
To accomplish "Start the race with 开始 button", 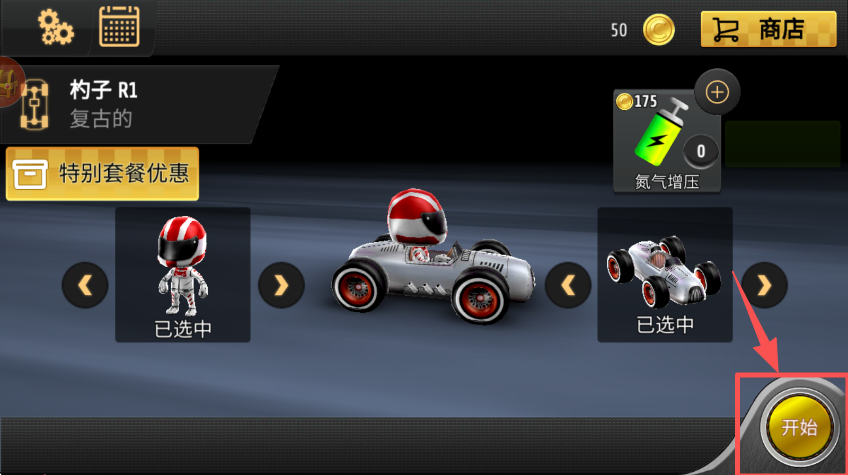I will 798,428.
